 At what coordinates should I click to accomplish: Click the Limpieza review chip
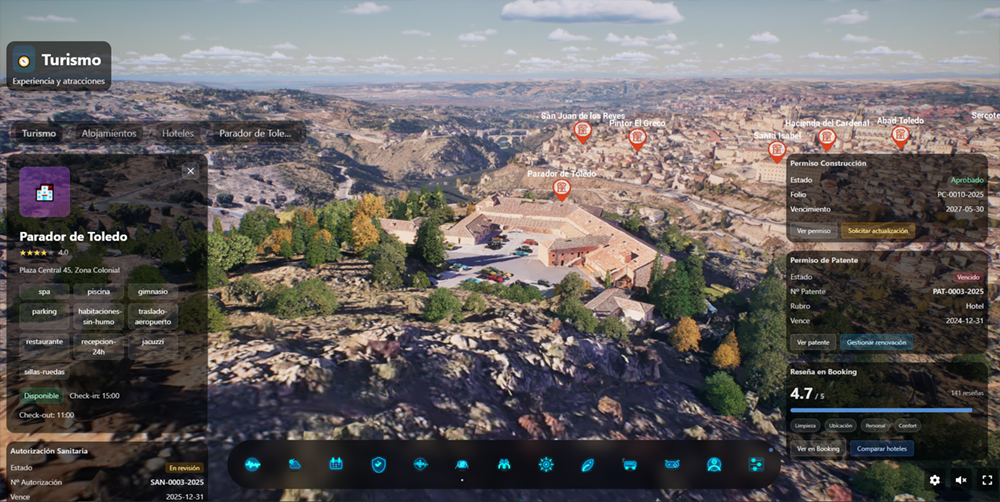805,425
